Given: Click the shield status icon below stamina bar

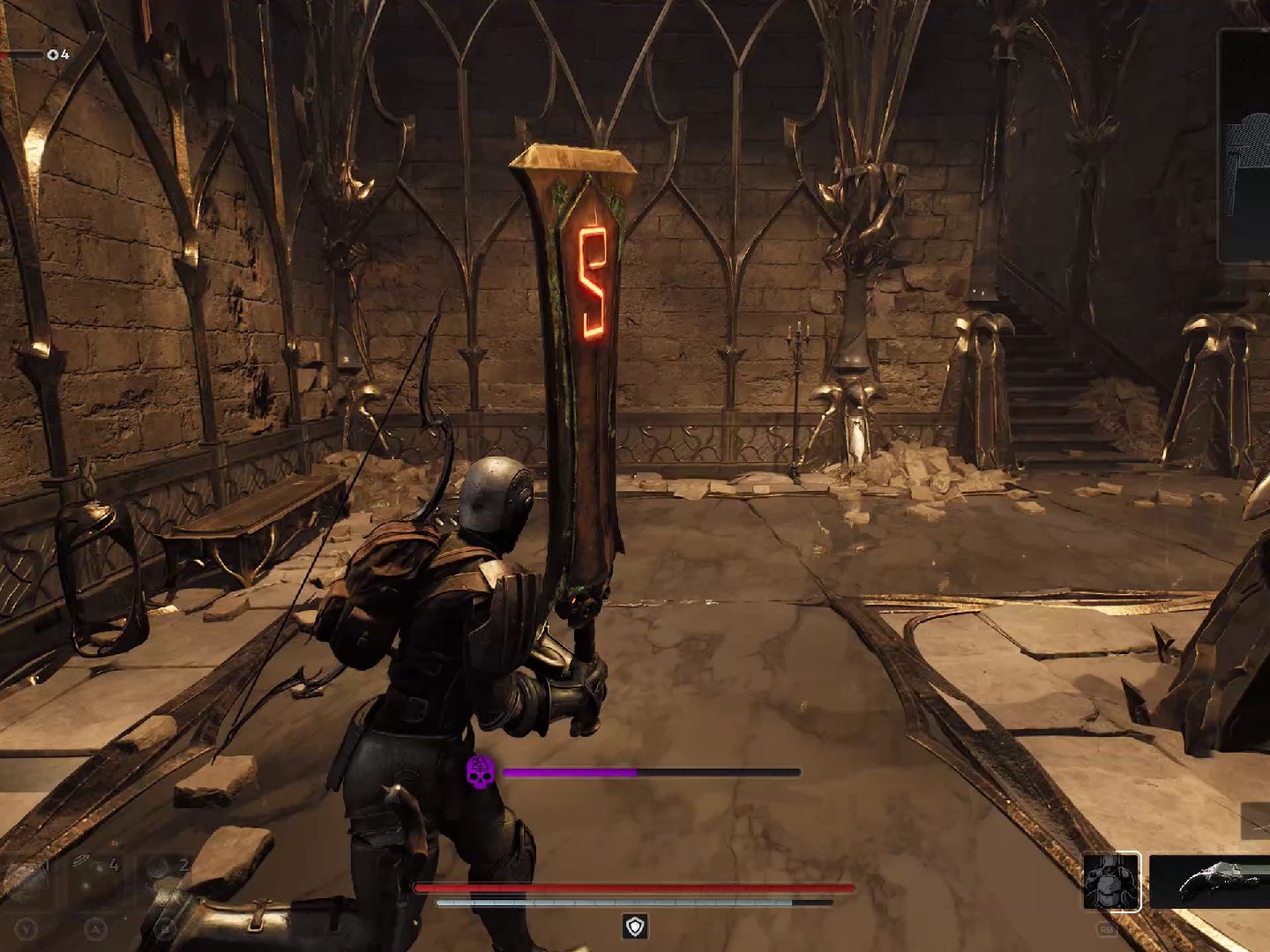Looking at the screenshot, I should [x=635, y=926].
